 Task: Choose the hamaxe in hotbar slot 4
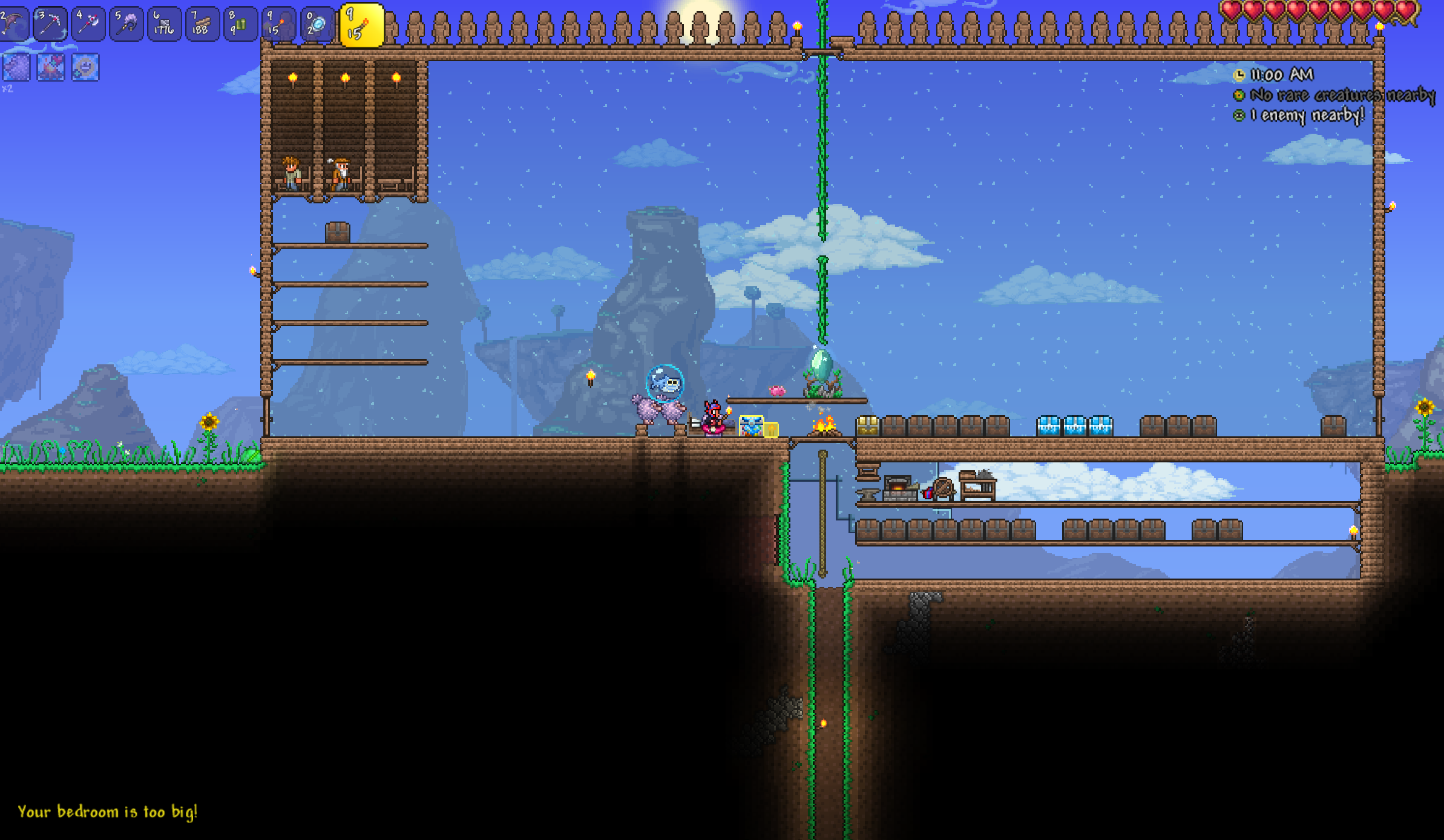point(88,24)
